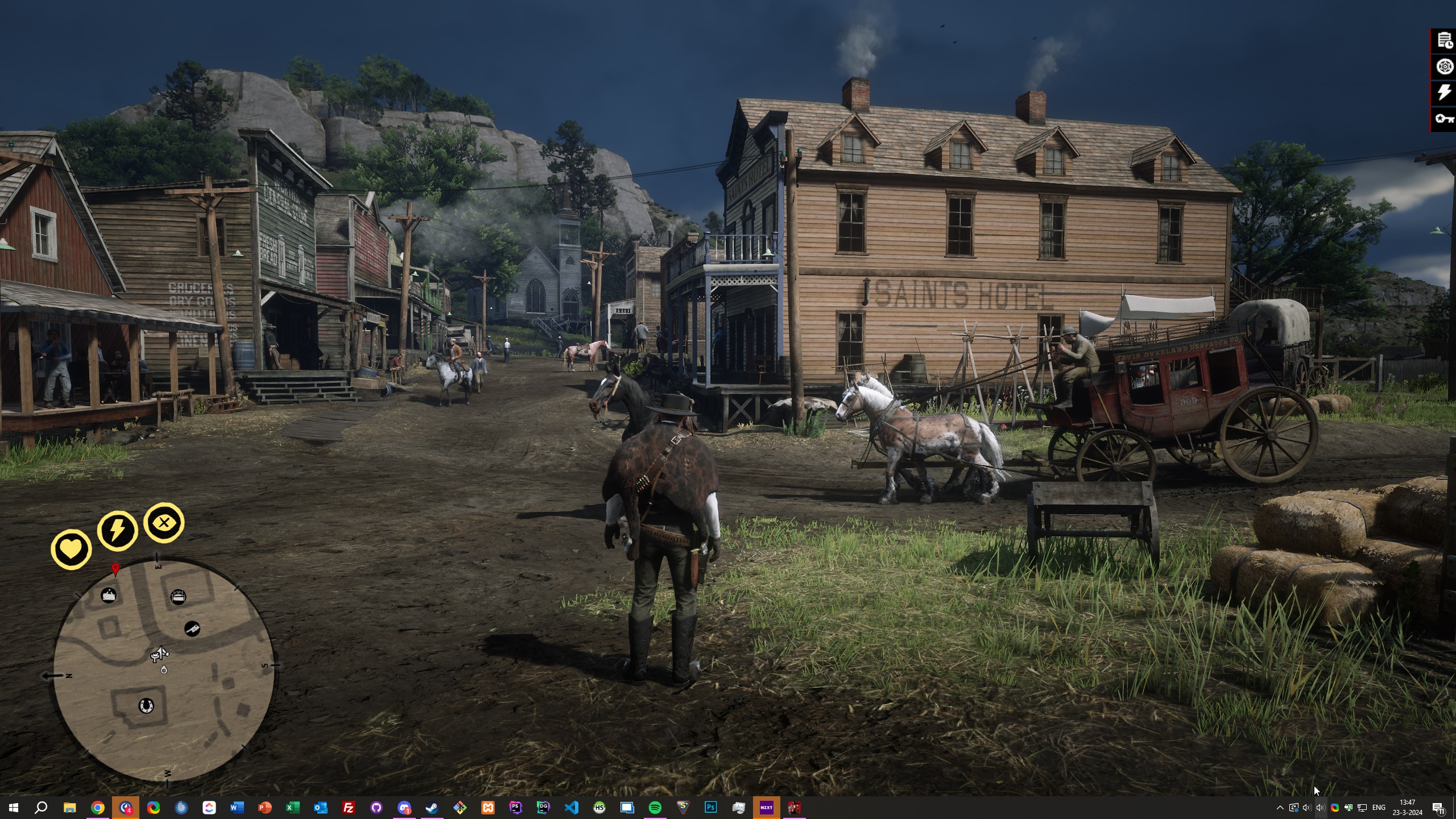Open the cogwheel overlay button
This screenshot has height=819, width=1456.
1445,67
